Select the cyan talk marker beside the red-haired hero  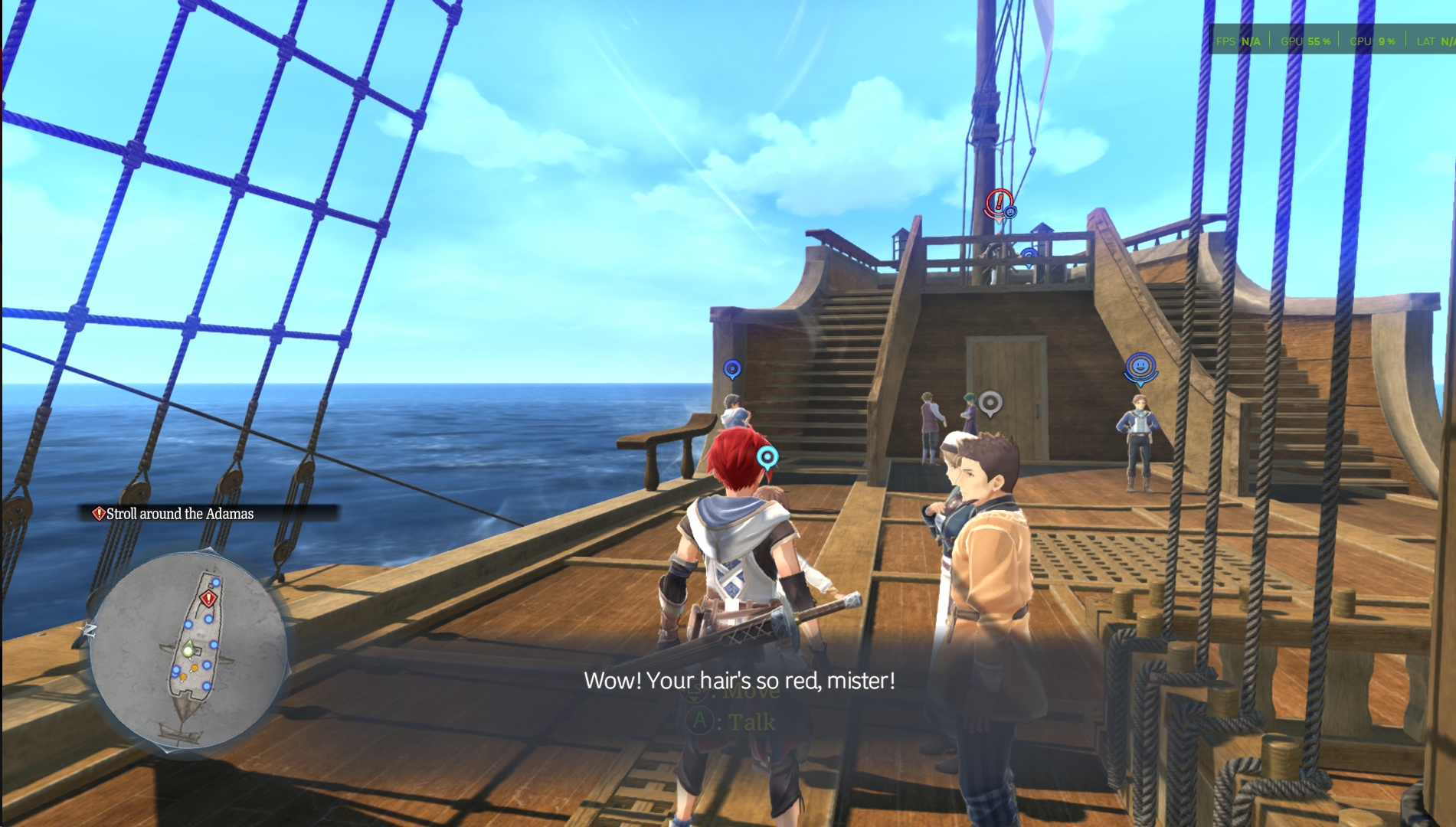[x=767, y=458]
